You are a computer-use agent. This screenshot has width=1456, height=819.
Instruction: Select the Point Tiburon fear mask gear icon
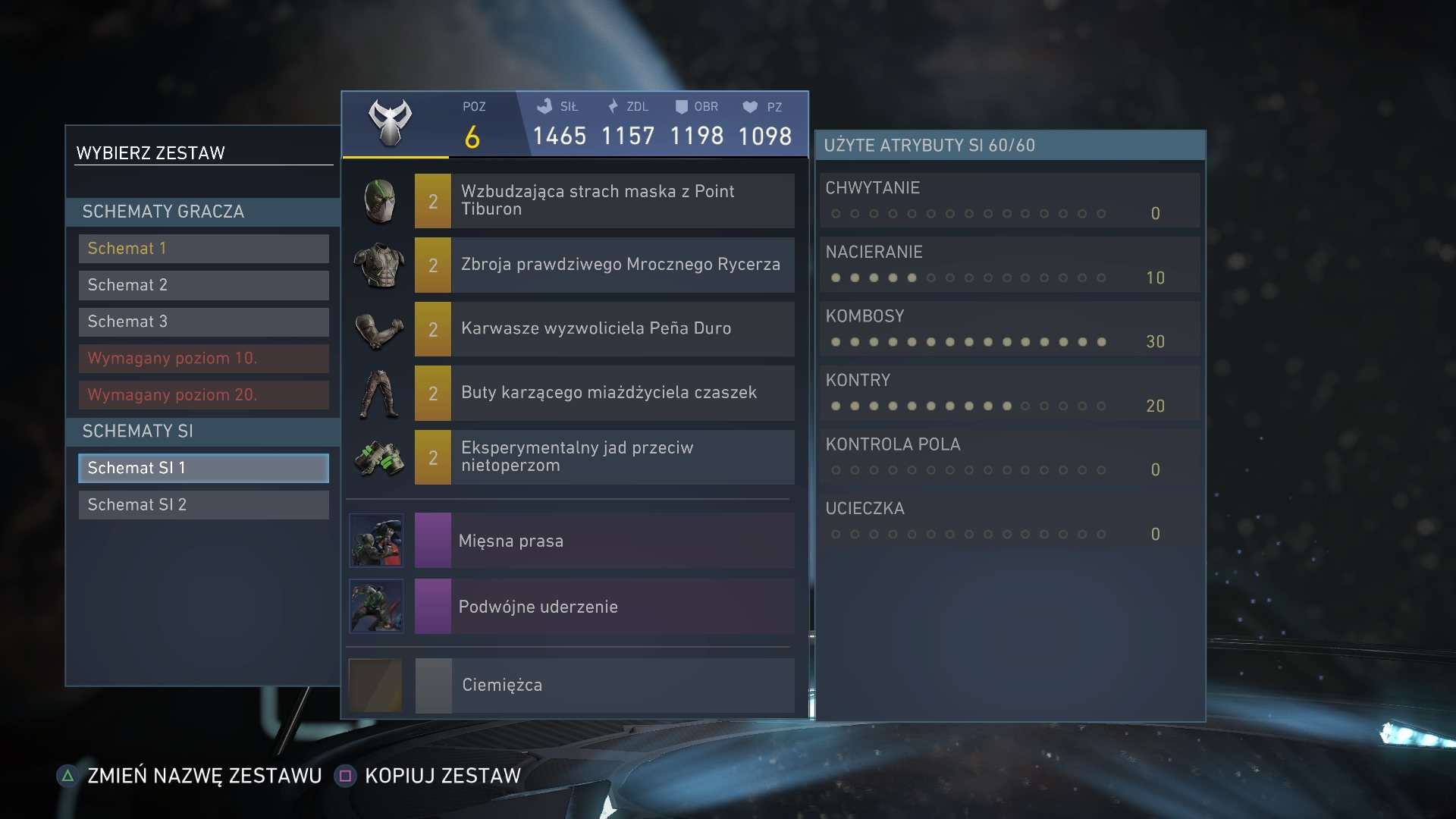click(378, 200)
